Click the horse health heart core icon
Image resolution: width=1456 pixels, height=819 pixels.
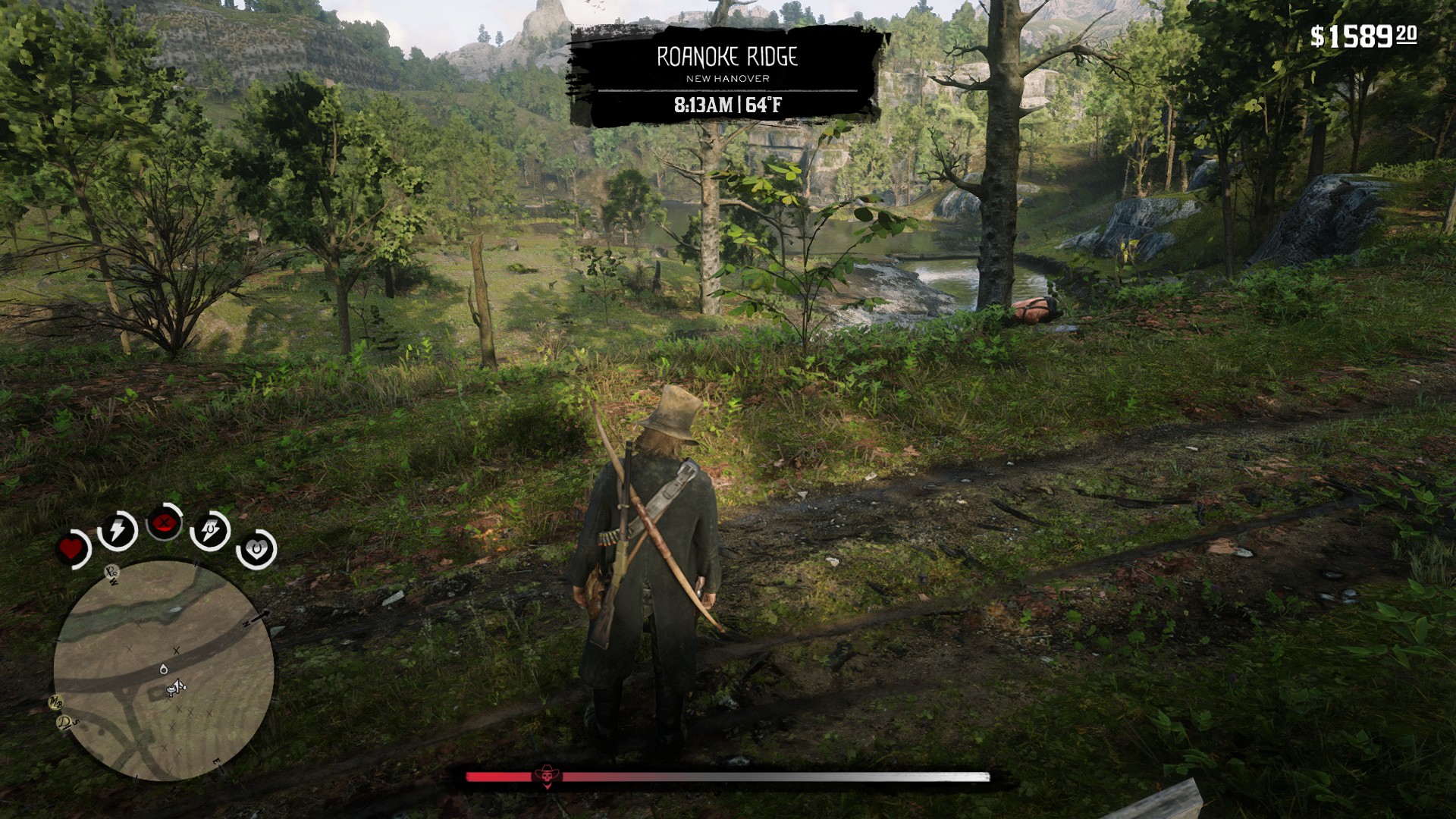255,547
